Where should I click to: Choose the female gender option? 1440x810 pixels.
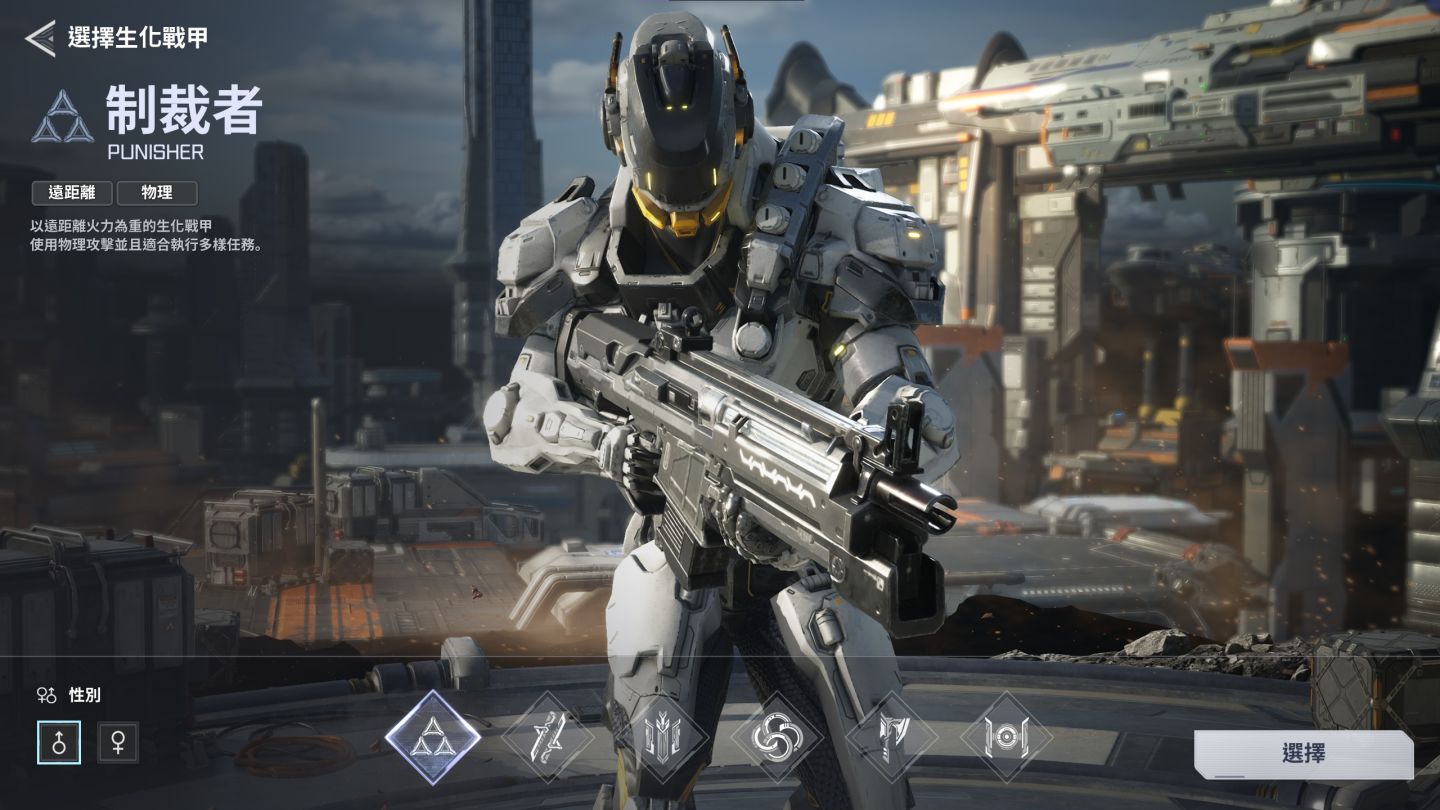pyautogui.click(x=118, y=743)
